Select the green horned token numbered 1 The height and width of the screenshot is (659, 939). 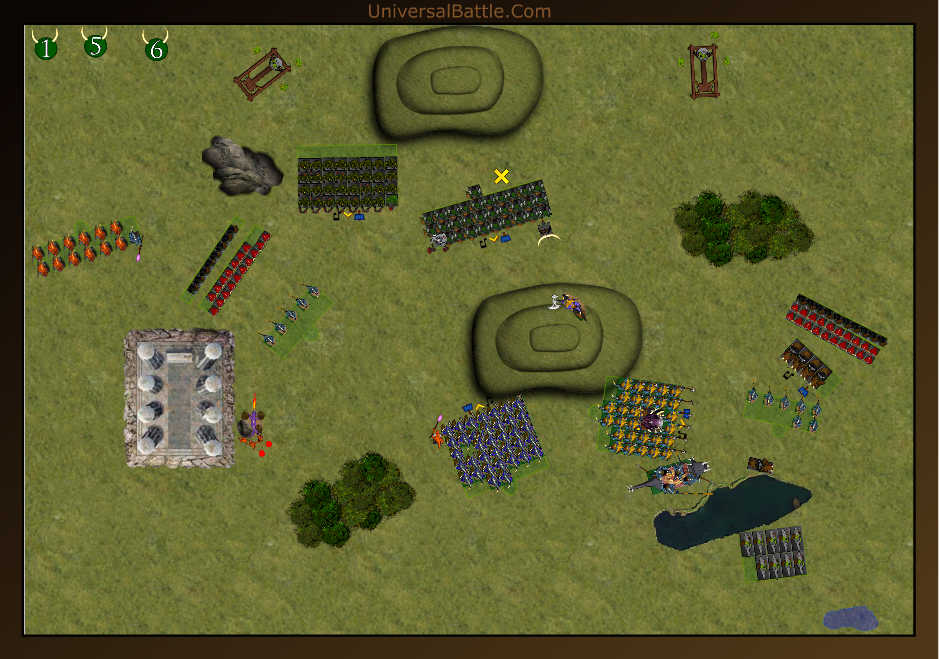46,47
